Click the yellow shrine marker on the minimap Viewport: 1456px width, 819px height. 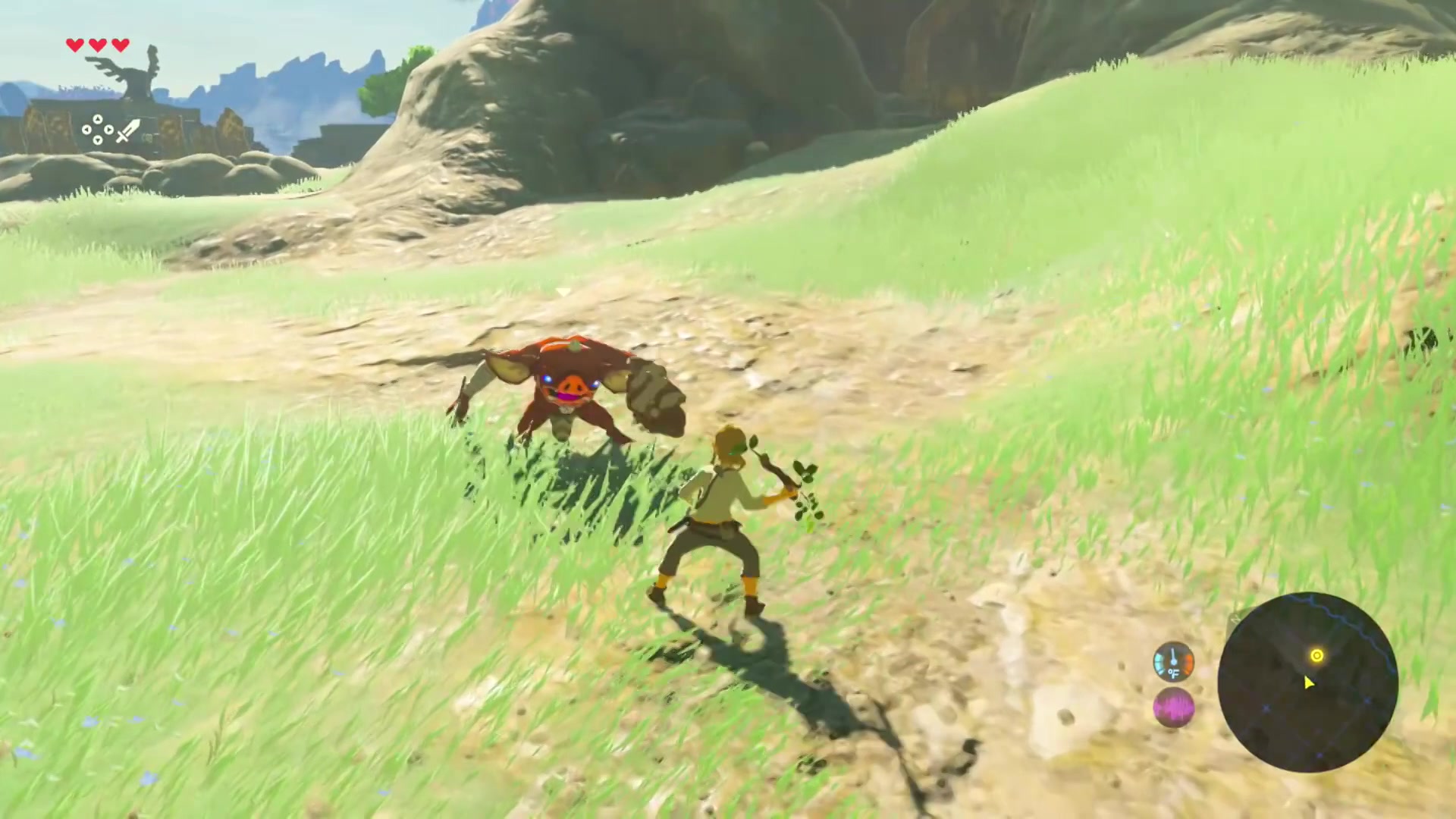(1317, 654)
